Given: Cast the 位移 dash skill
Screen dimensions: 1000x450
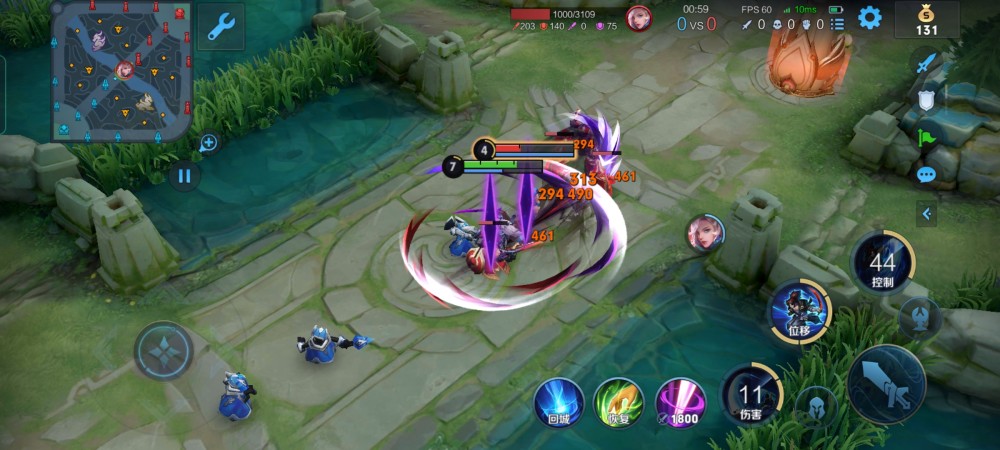Looking at the screenshot, I should click(799, 311).
